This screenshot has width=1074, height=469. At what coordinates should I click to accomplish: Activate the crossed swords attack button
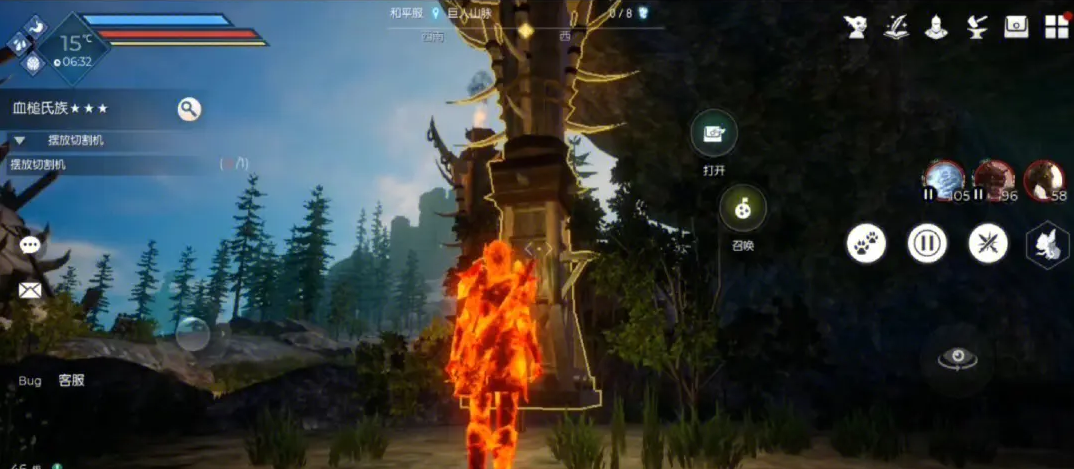(x=988, y=243)
